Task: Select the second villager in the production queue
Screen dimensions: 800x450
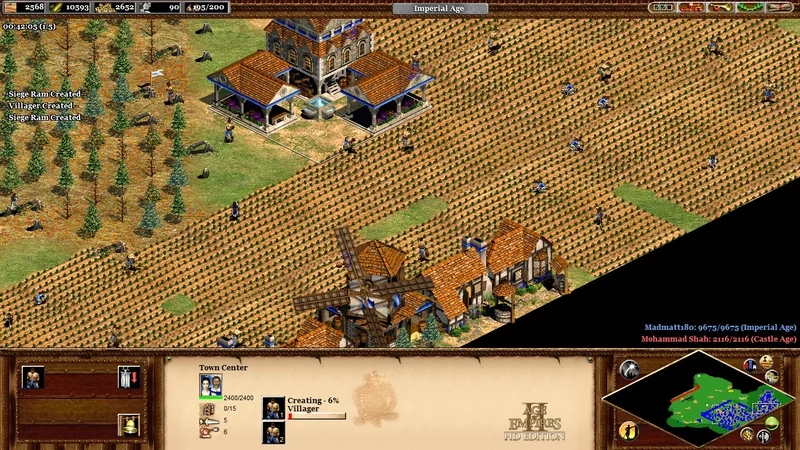Action: (273, 432)
